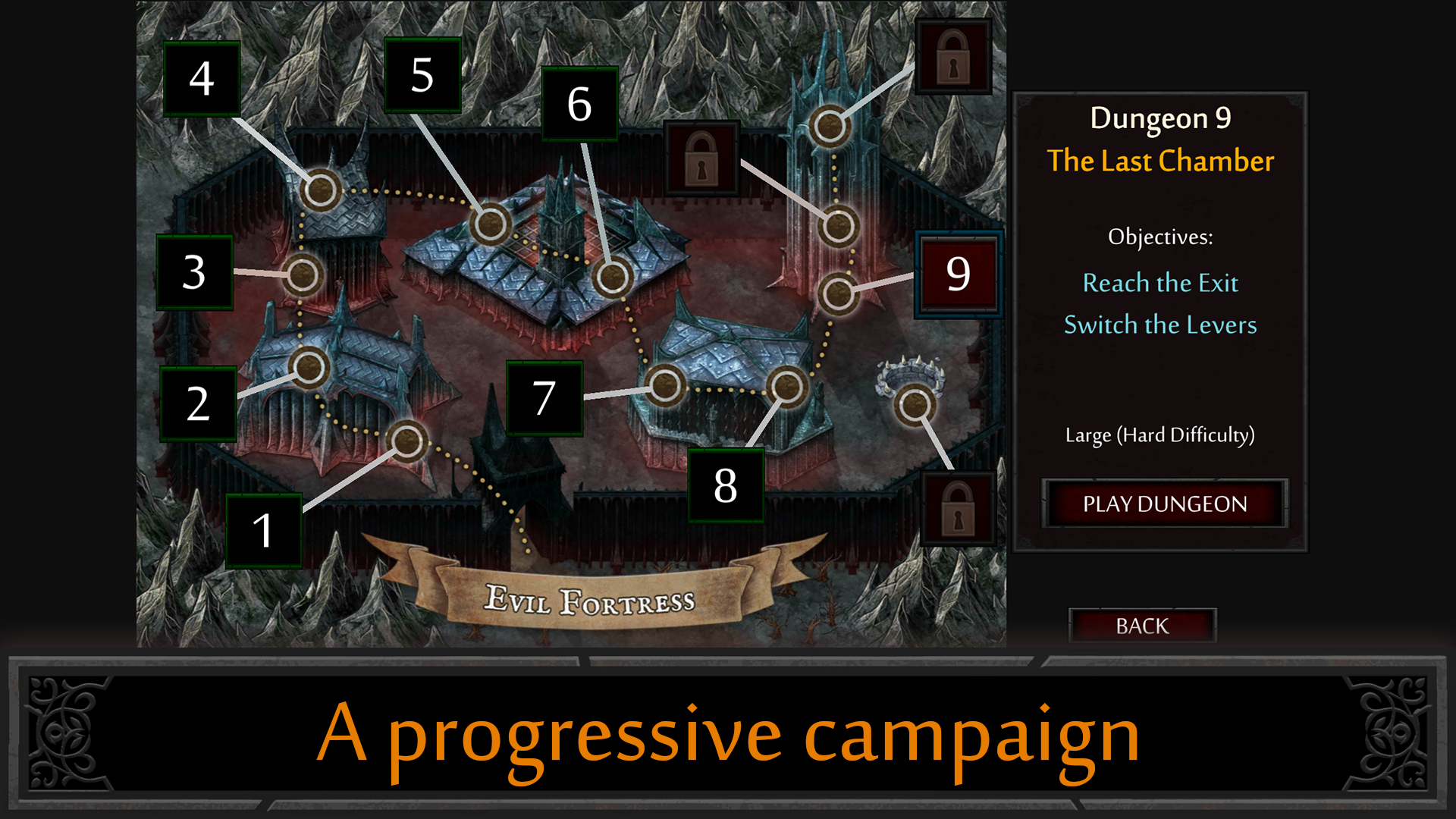Screen dimensions: 1456x819
Task: Click the Evil Fortress banner
Action: click(x=591, y=599)
